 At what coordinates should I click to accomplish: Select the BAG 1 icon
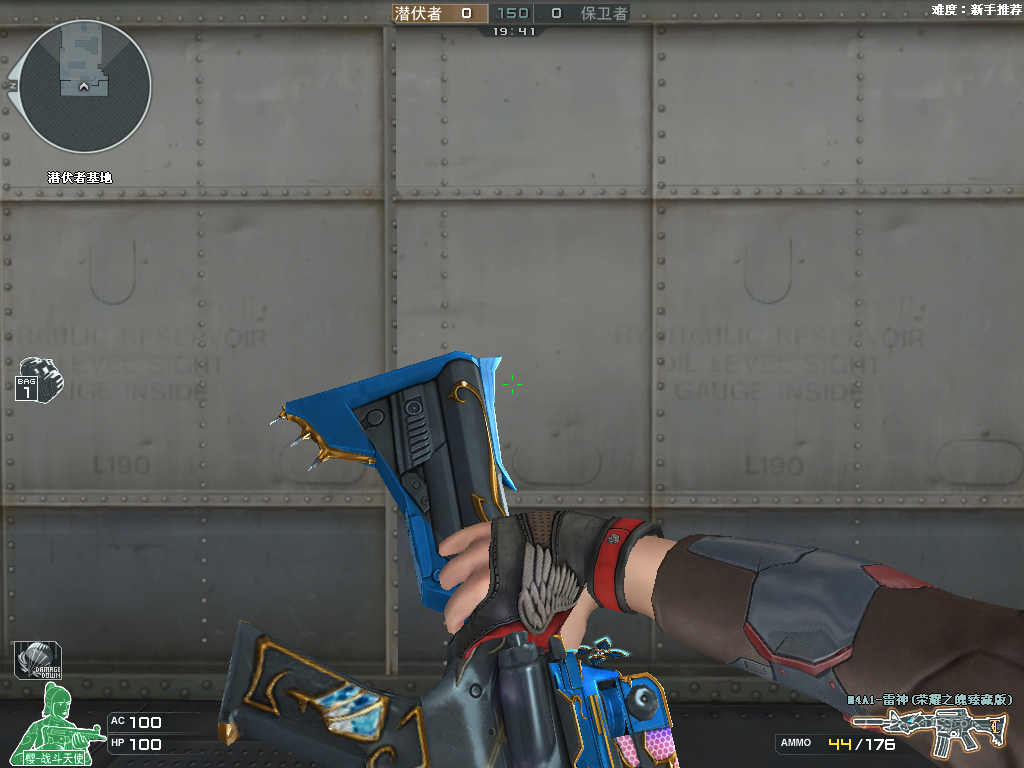[x=37, y=379]
